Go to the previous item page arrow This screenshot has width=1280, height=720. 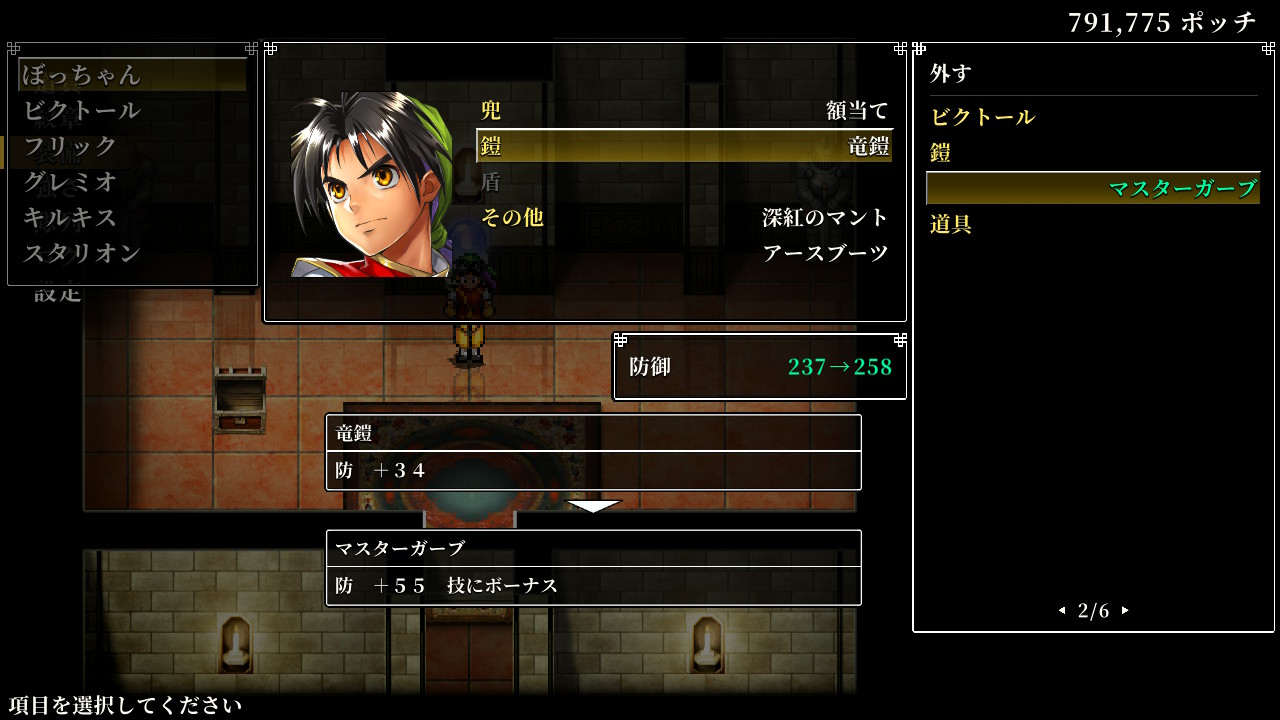(1061, 611)
